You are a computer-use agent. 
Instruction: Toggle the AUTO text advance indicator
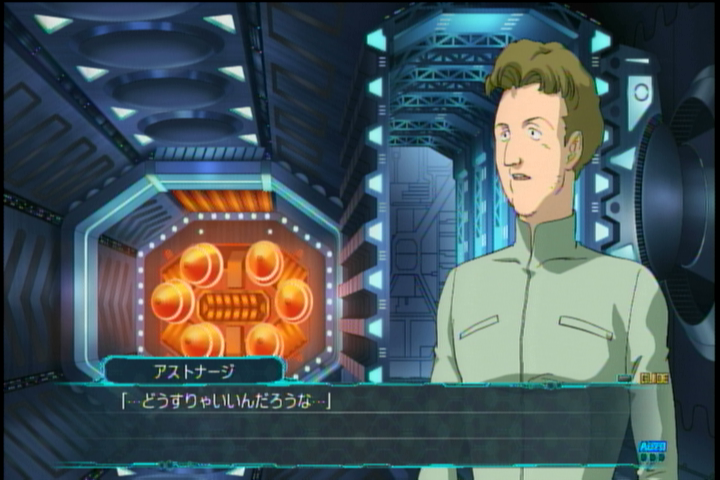click(651, 447)
